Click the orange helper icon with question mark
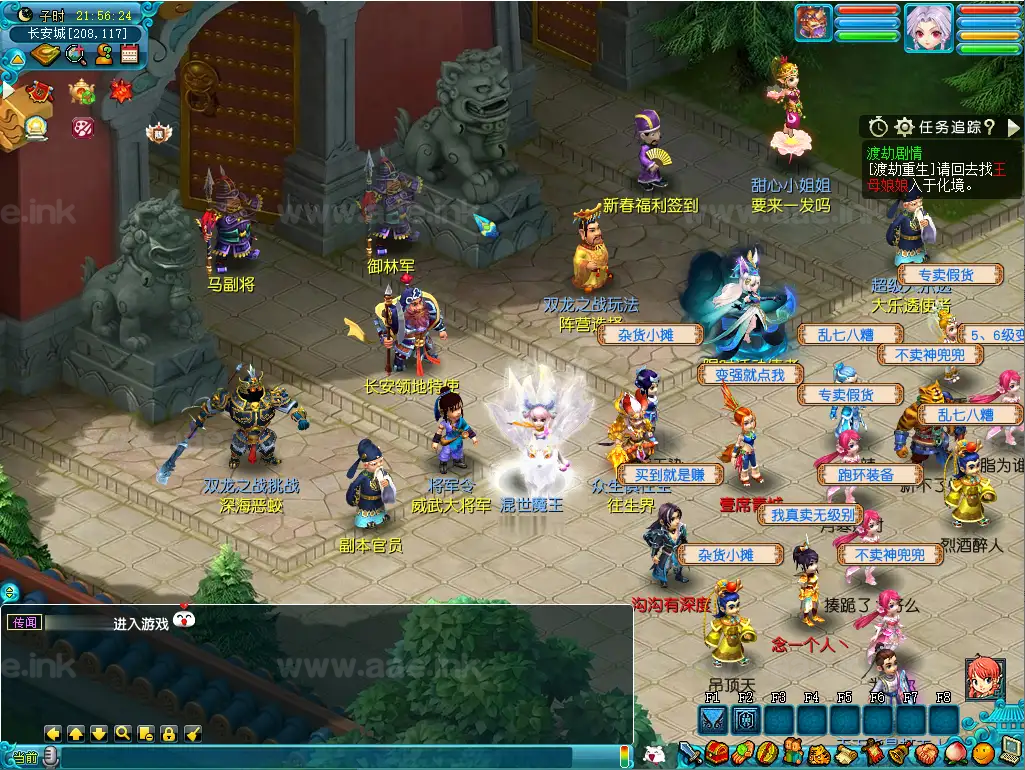Image resolution: width=1025 pixels, height=770 pixels. point(102,55)
